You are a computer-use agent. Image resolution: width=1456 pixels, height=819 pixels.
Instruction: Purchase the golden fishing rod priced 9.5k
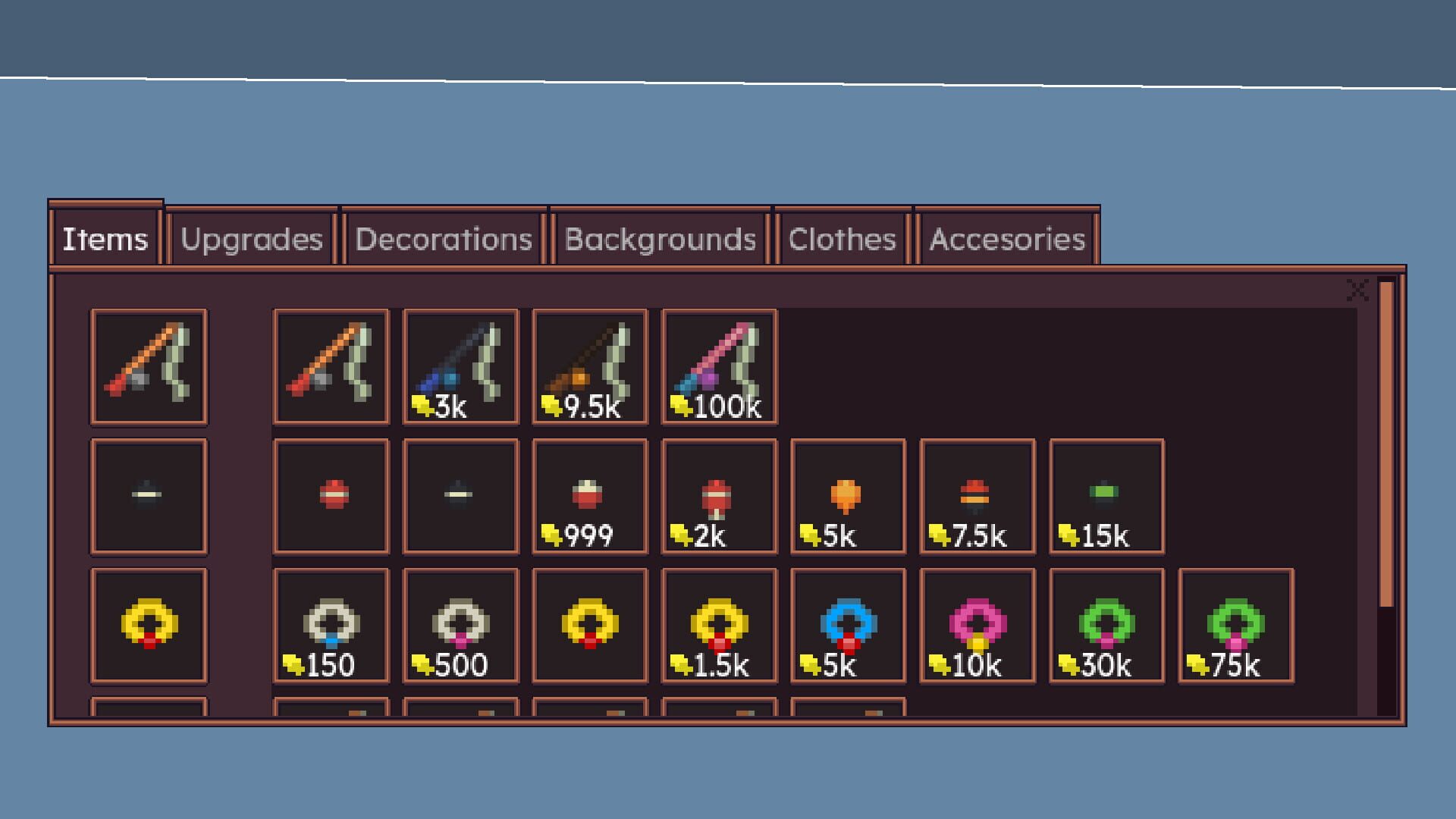coord(589,367)
